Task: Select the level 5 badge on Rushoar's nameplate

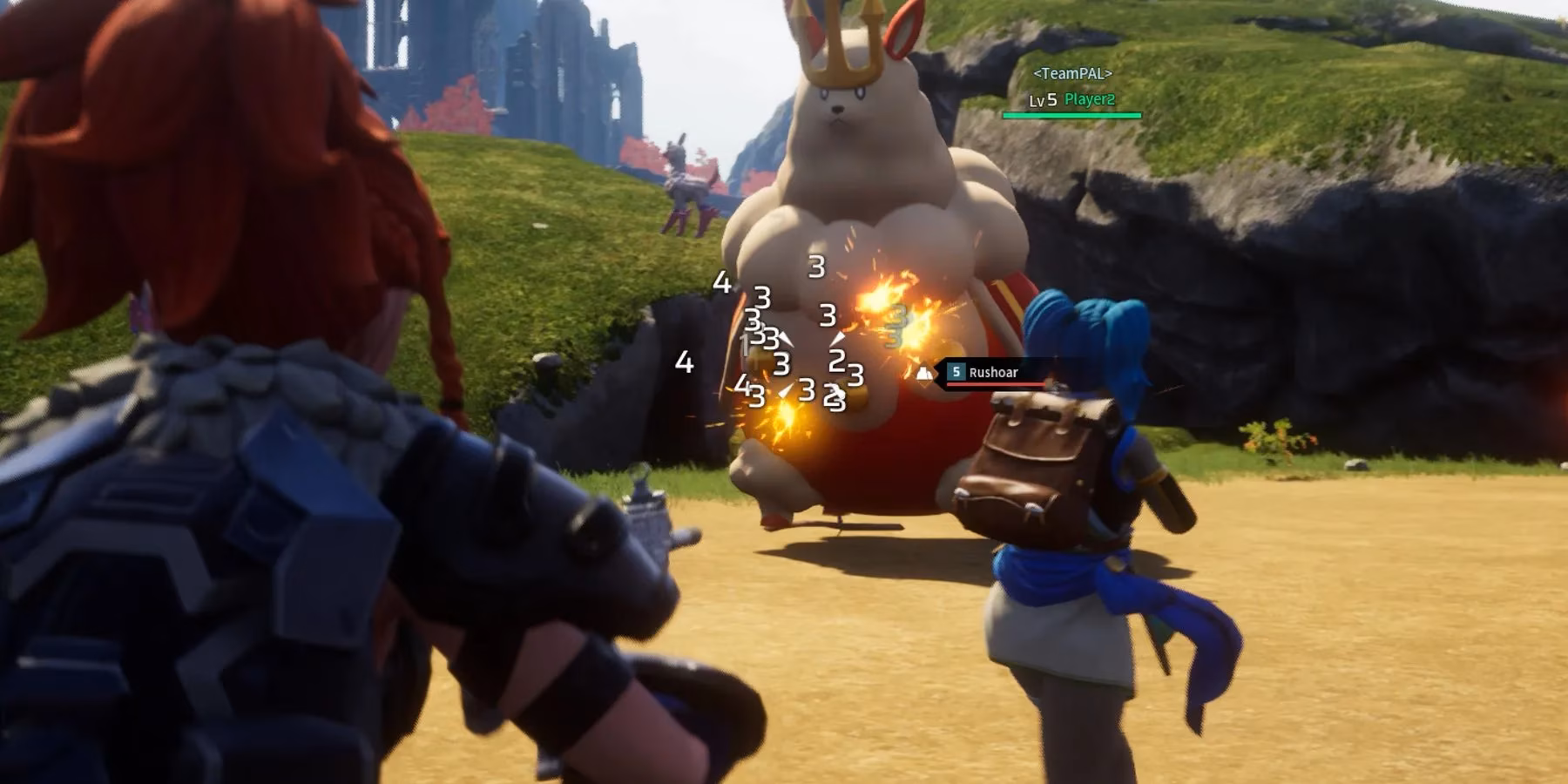Action: [956, 371]
